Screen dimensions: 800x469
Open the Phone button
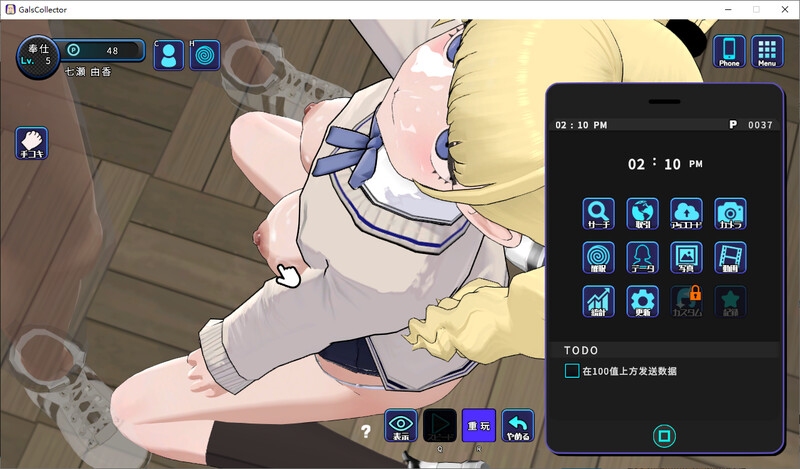point(730,51)
